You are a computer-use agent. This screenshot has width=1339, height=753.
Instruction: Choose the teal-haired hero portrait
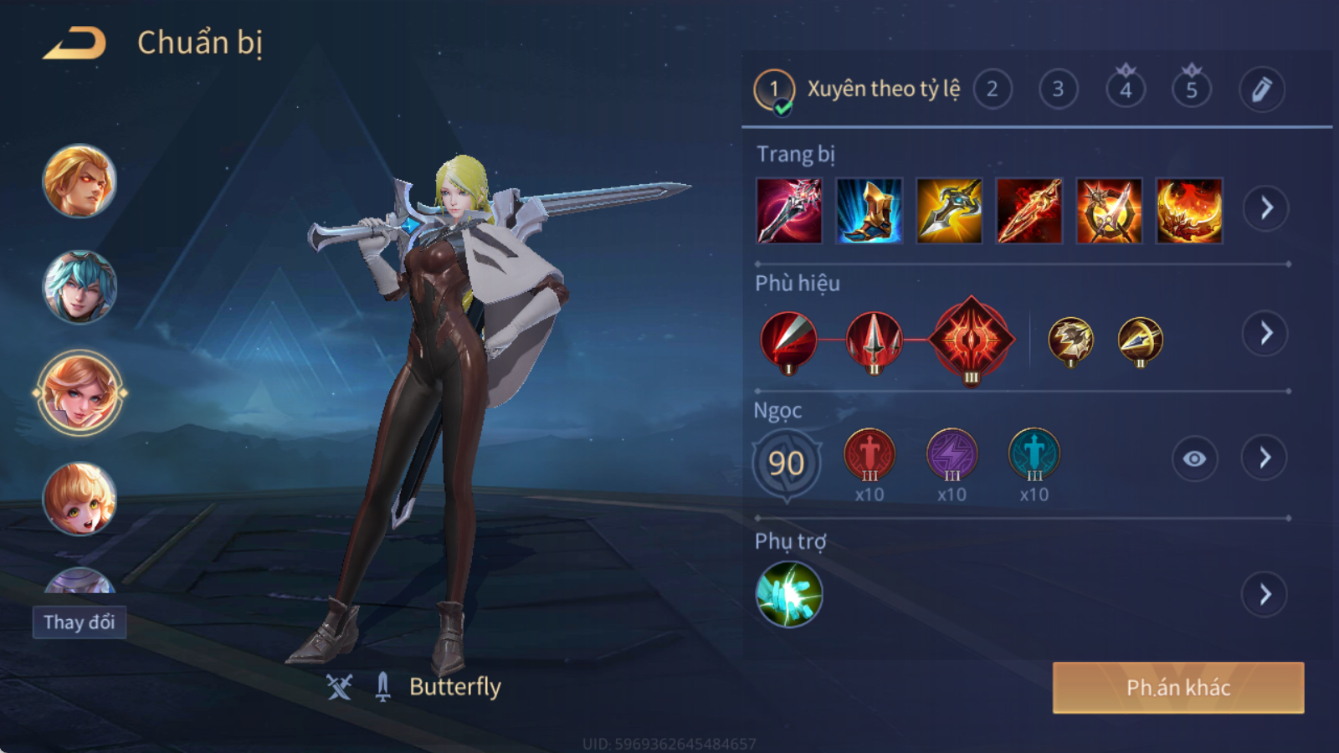(80, 287)
